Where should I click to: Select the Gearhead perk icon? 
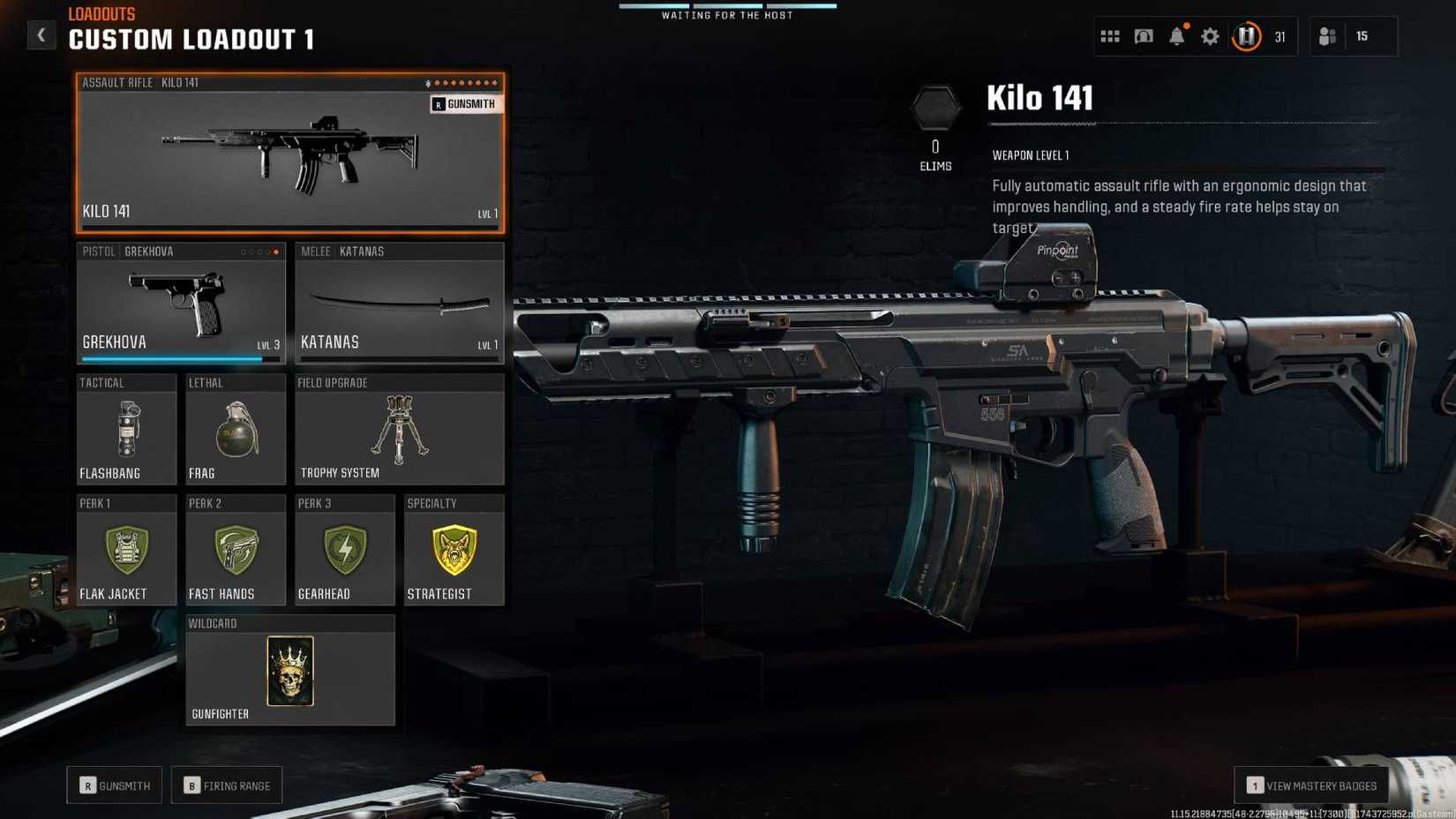[x=344, y=549]
